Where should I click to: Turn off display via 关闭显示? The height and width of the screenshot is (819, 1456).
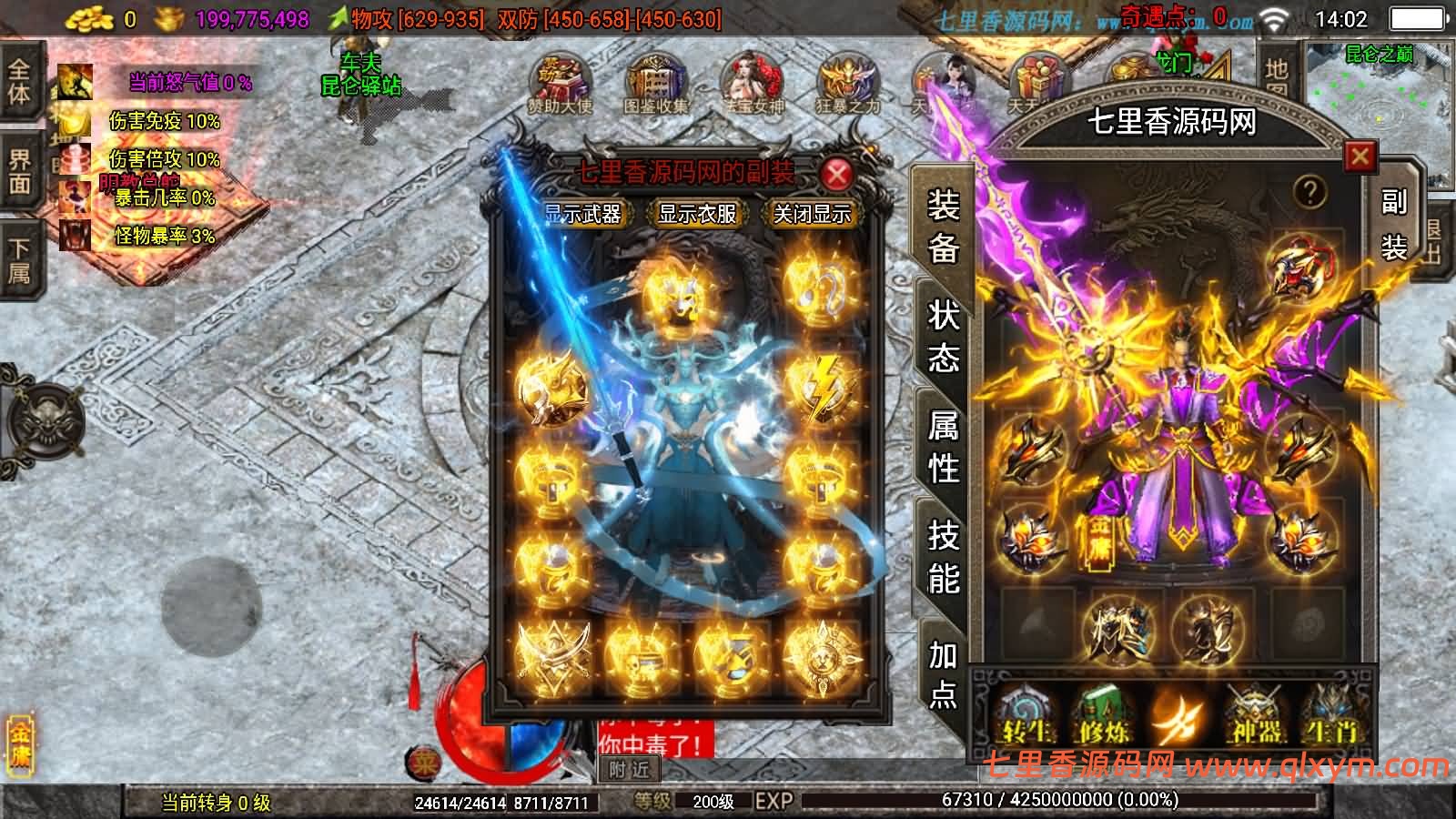(x=811, y=216)
